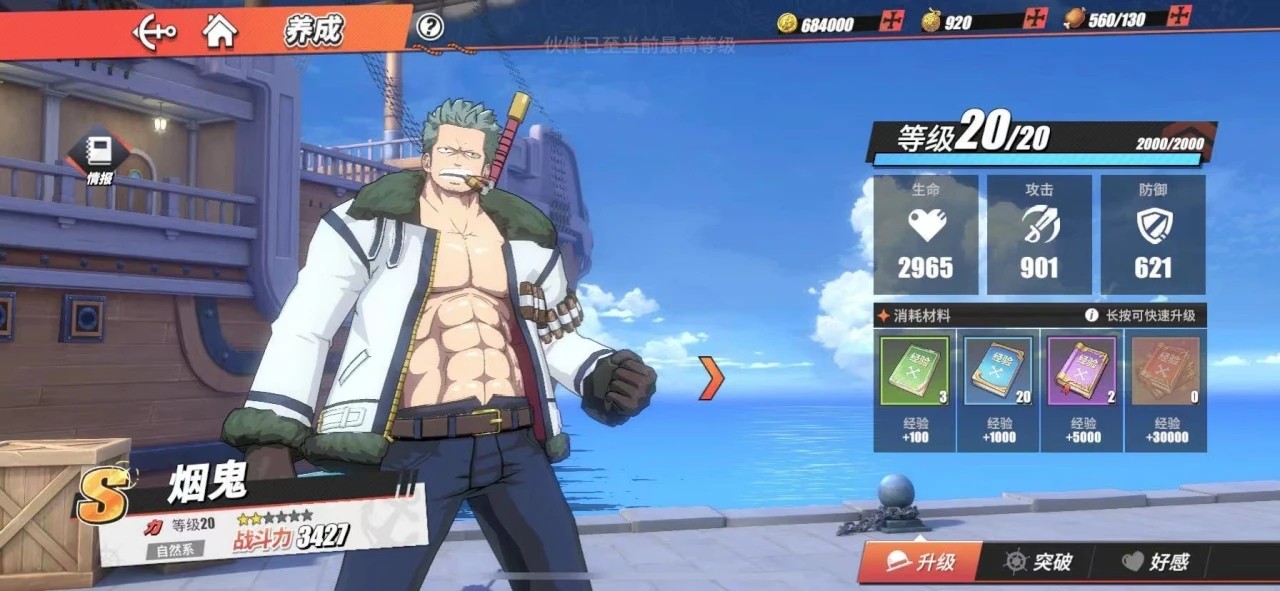Select the red +30000 experience book
This screenshot has height=591, width=1280.
(1165, 371)
